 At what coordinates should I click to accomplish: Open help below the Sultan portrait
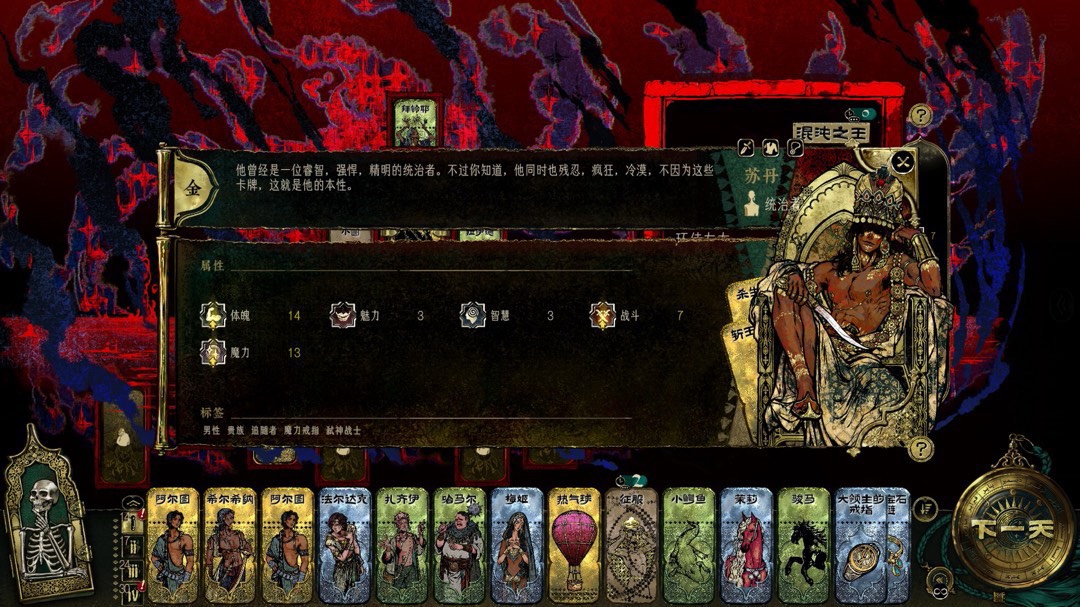click(919, 448)
